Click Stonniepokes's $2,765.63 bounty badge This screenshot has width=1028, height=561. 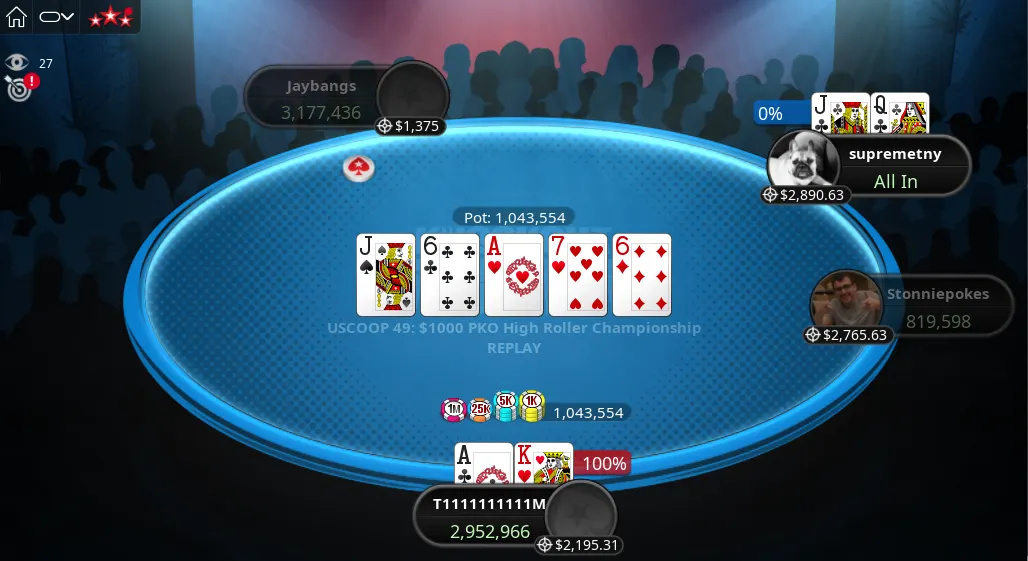click(x=848, y=335)
